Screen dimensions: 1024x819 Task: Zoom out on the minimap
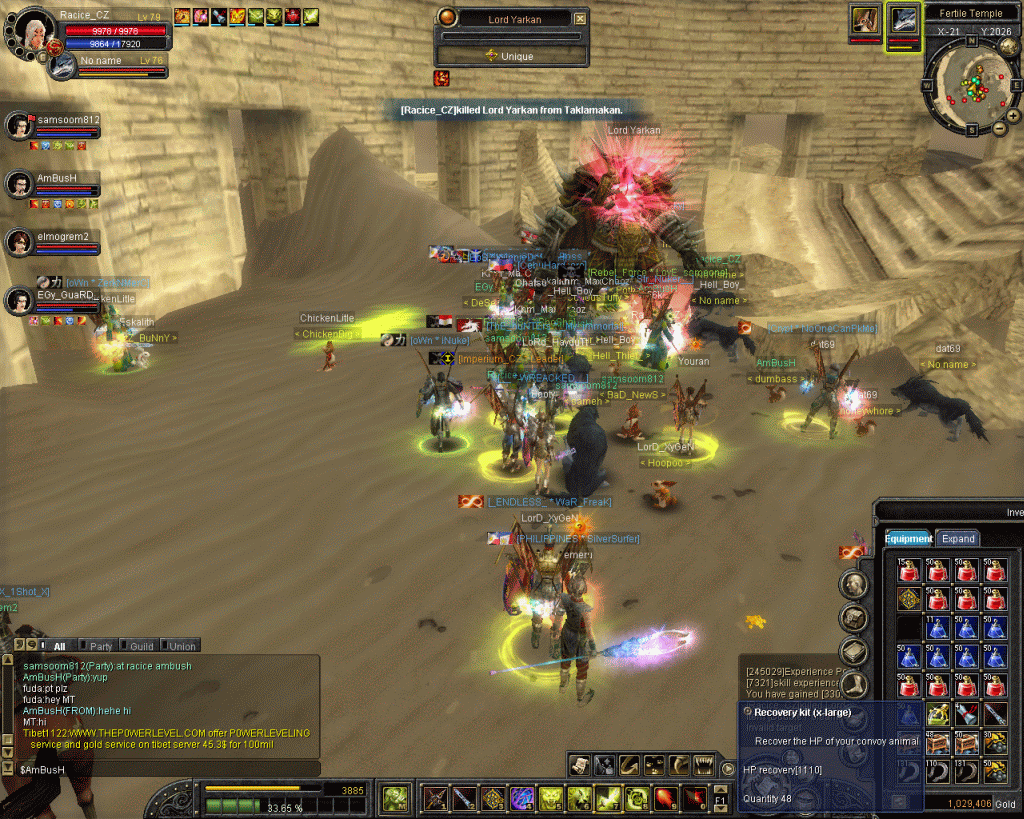point(999,128)
